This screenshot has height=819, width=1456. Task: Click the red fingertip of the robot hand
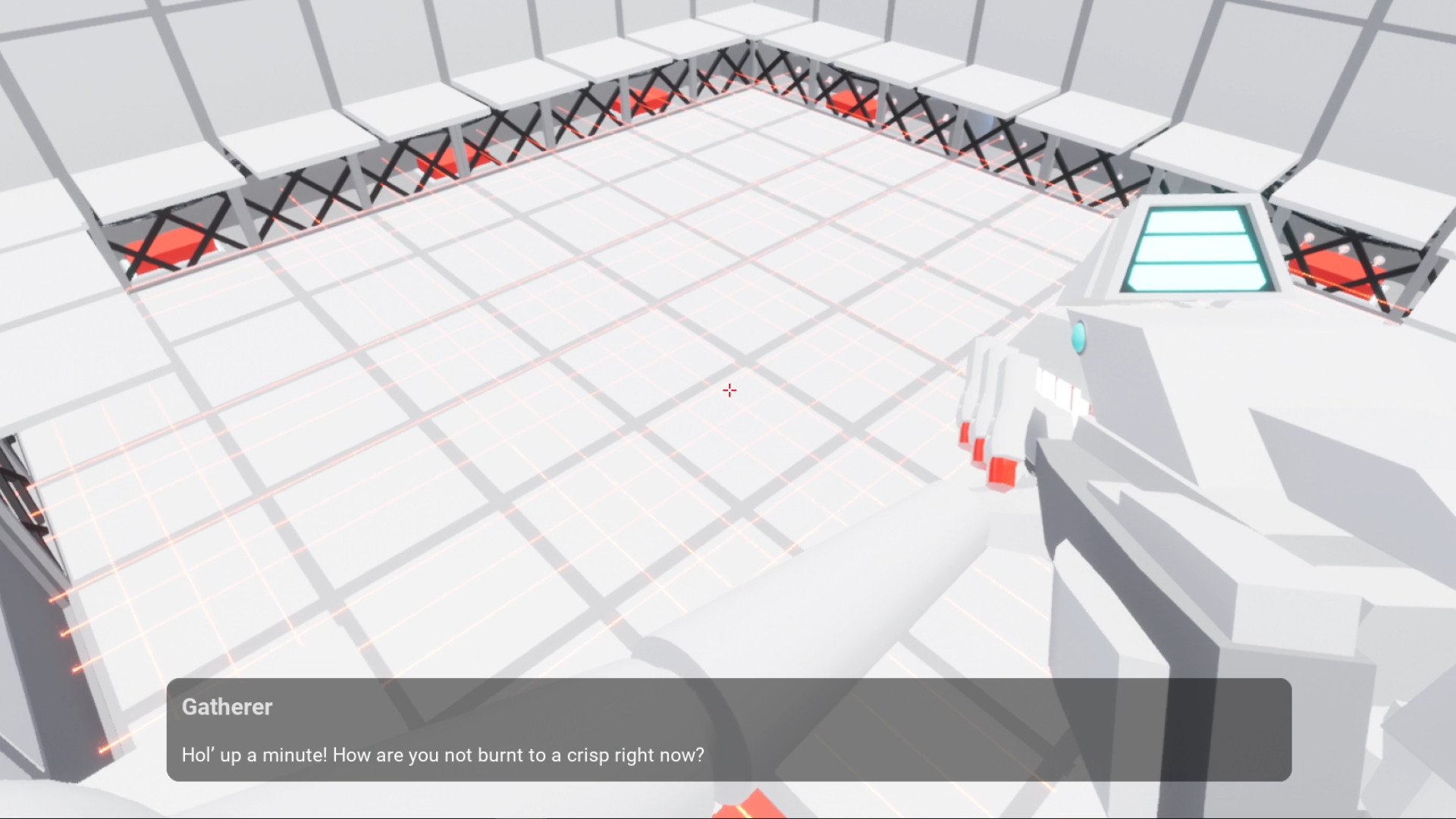coord(1001,470)
